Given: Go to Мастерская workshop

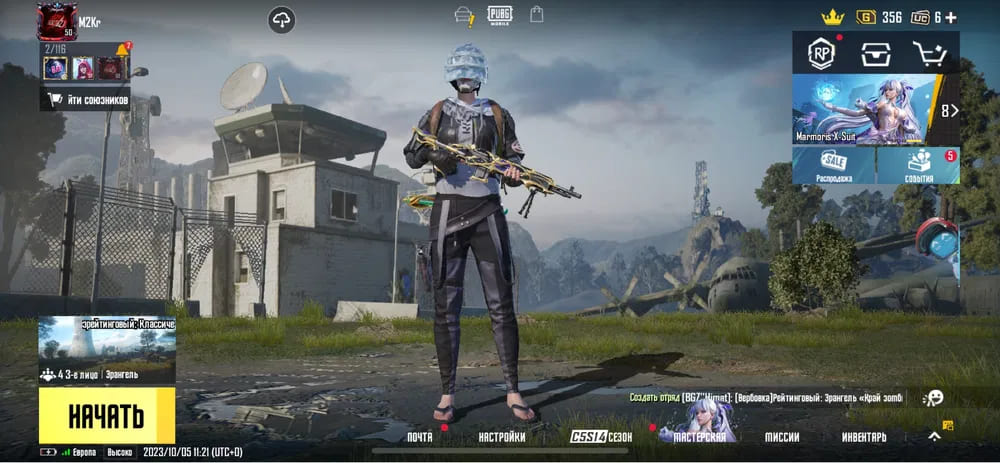Looking at the screenshot, I should point(699,437).
